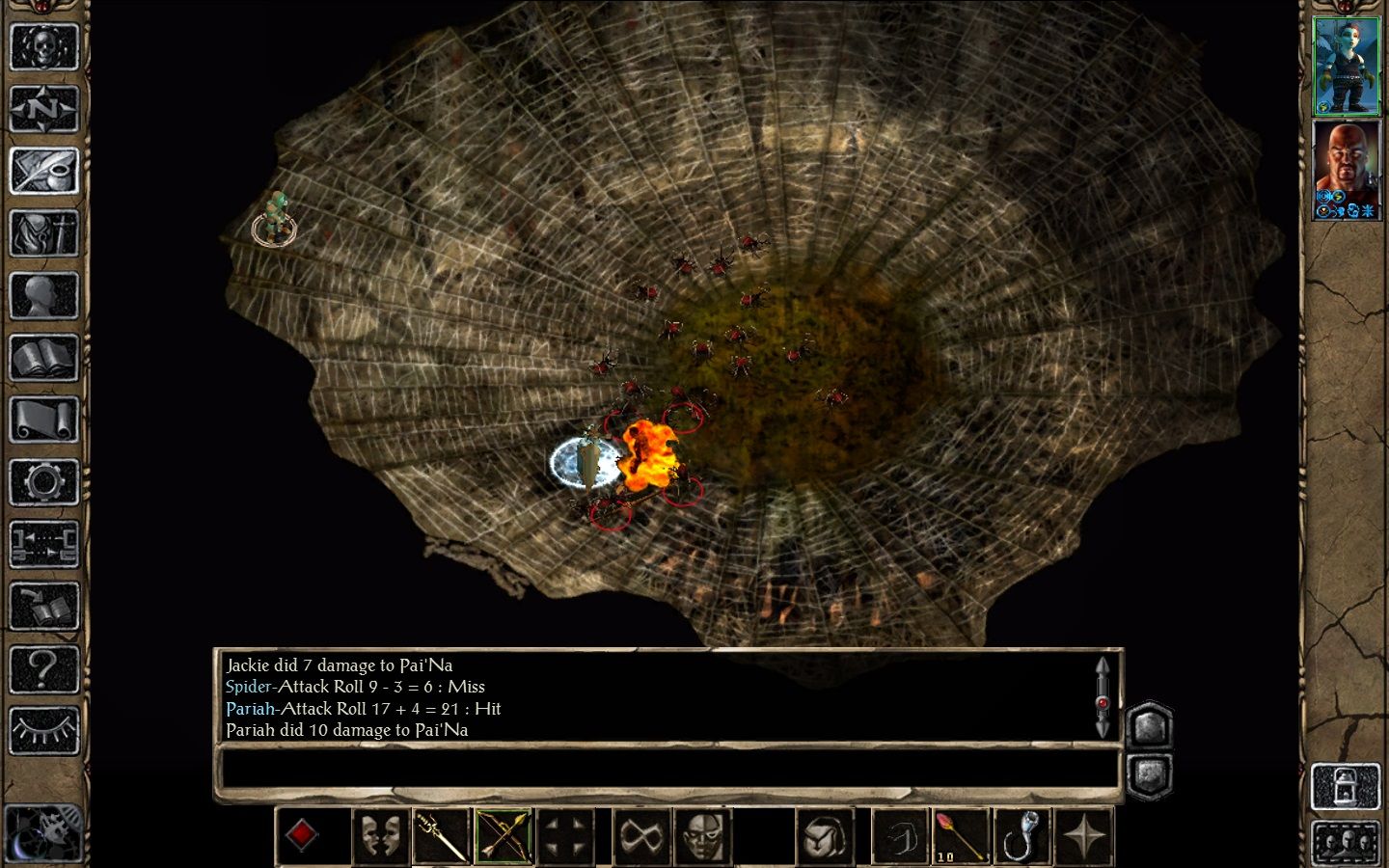
Task: Activate the twin masks button
Action: pyautogui.click(x=379, y=835)
